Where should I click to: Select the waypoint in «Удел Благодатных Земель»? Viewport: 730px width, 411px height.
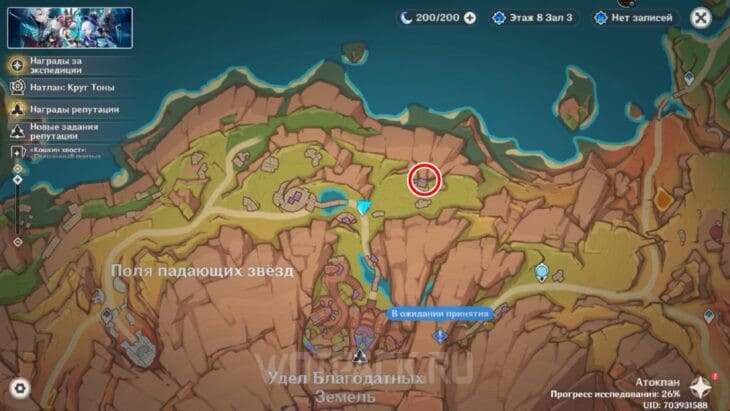pyautogui.click(x=358, y=356)
